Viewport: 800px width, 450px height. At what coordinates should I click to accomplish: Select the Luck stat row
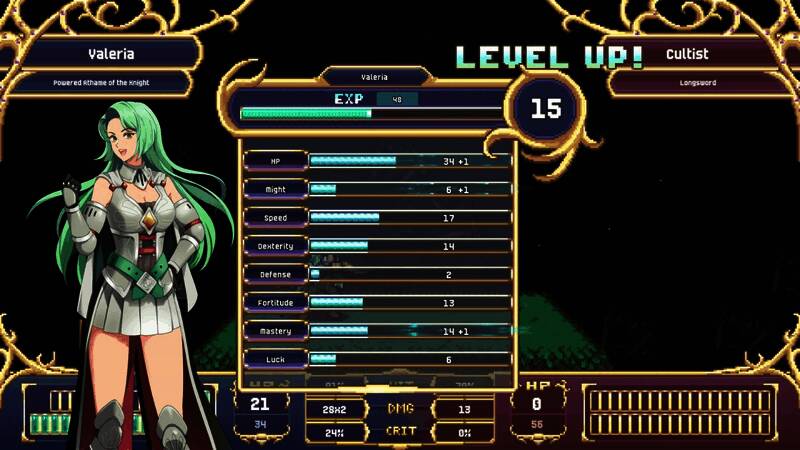click(x=378, y=359)
